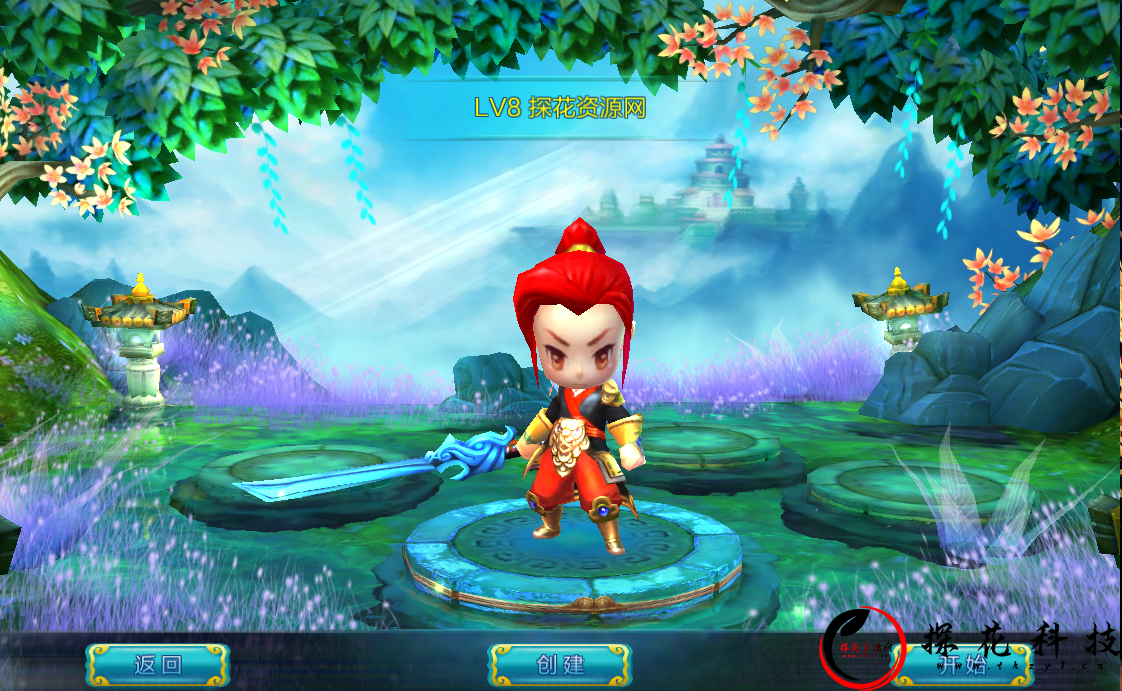
Task: Click the 返回 (Back) button
Action: tap(158, 665)
